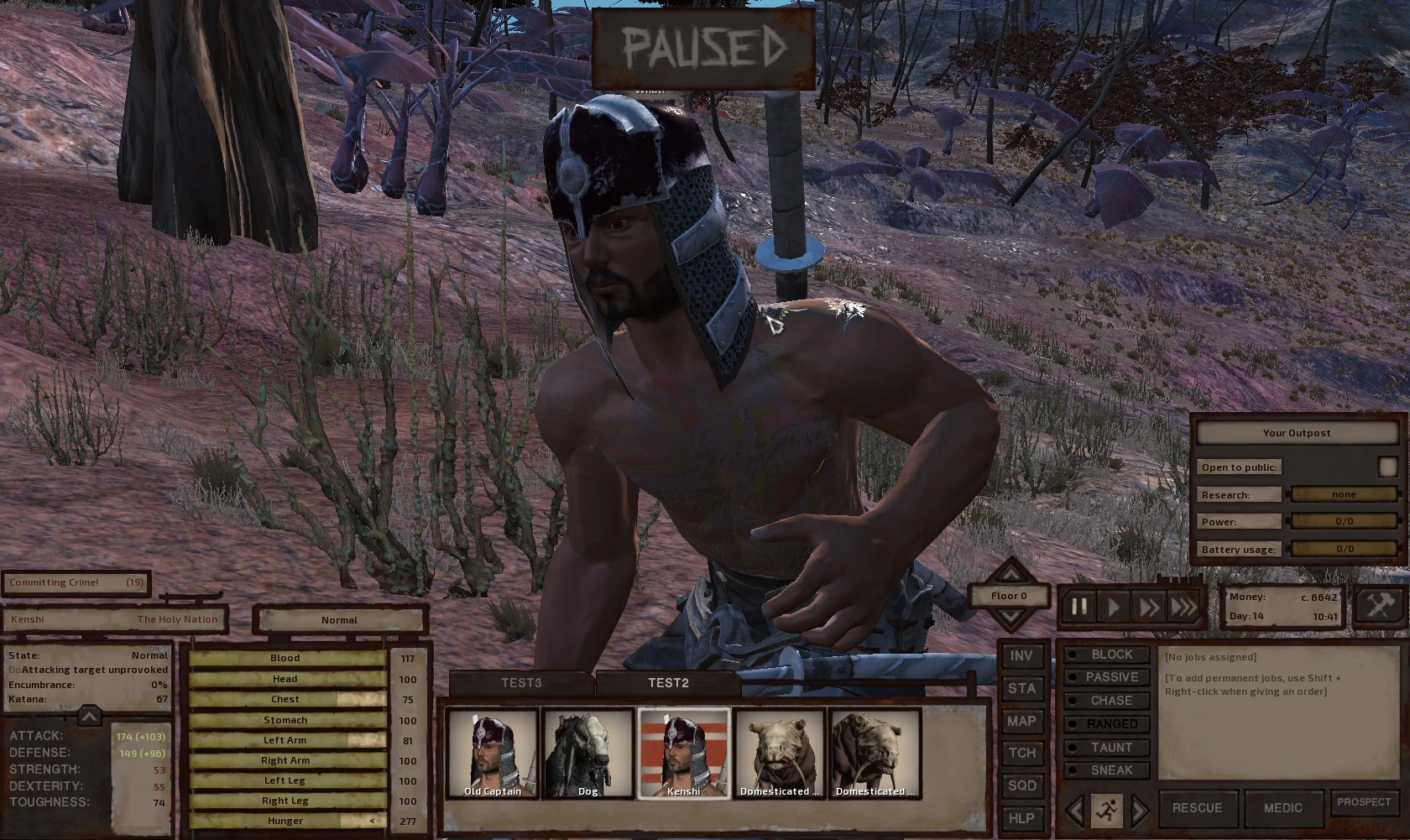Open the INV inventory panel
This screenshot has width=1410, height=840.
[1021, 656]
